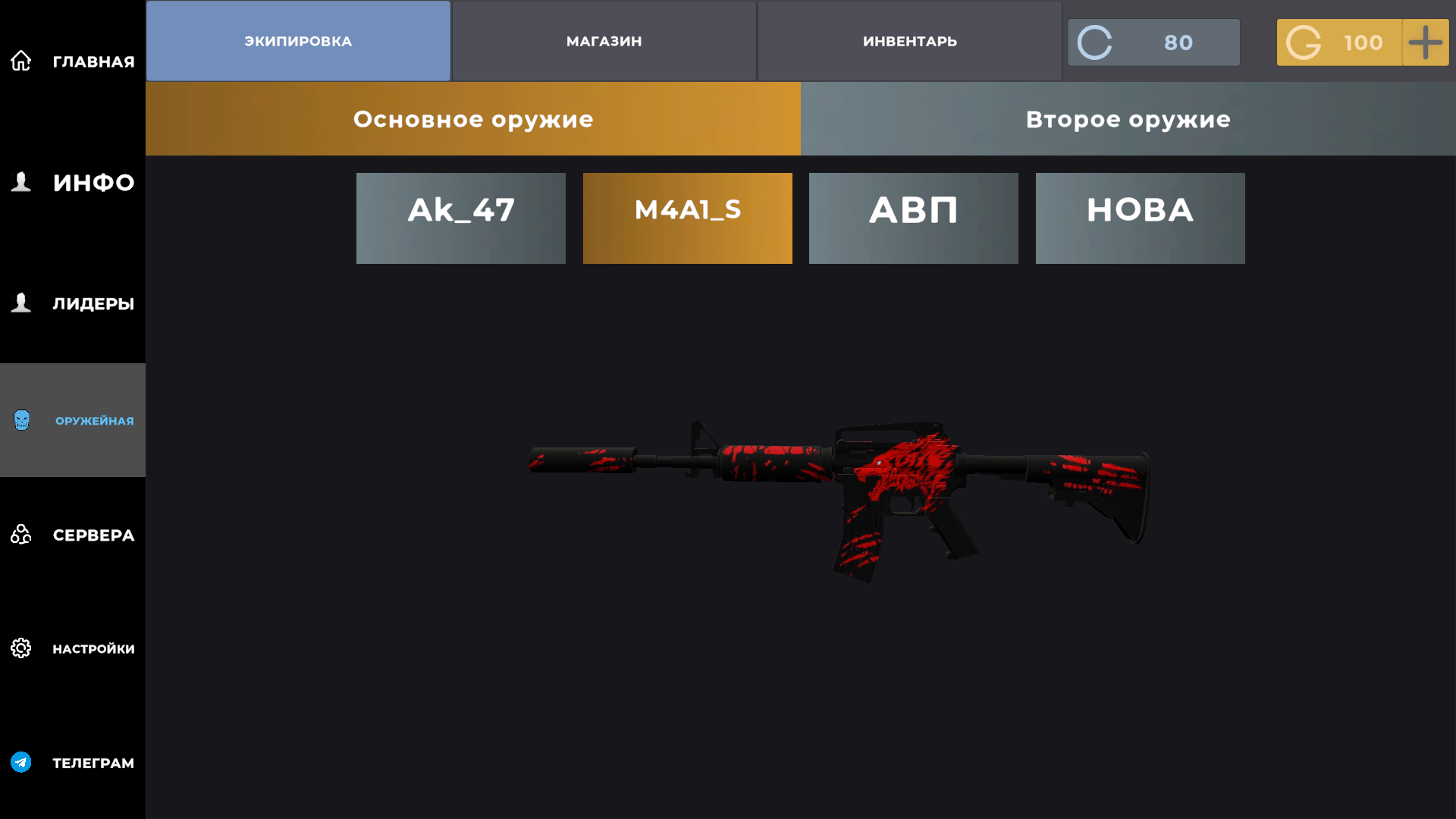Select the АВП weapon

point(913,218)
